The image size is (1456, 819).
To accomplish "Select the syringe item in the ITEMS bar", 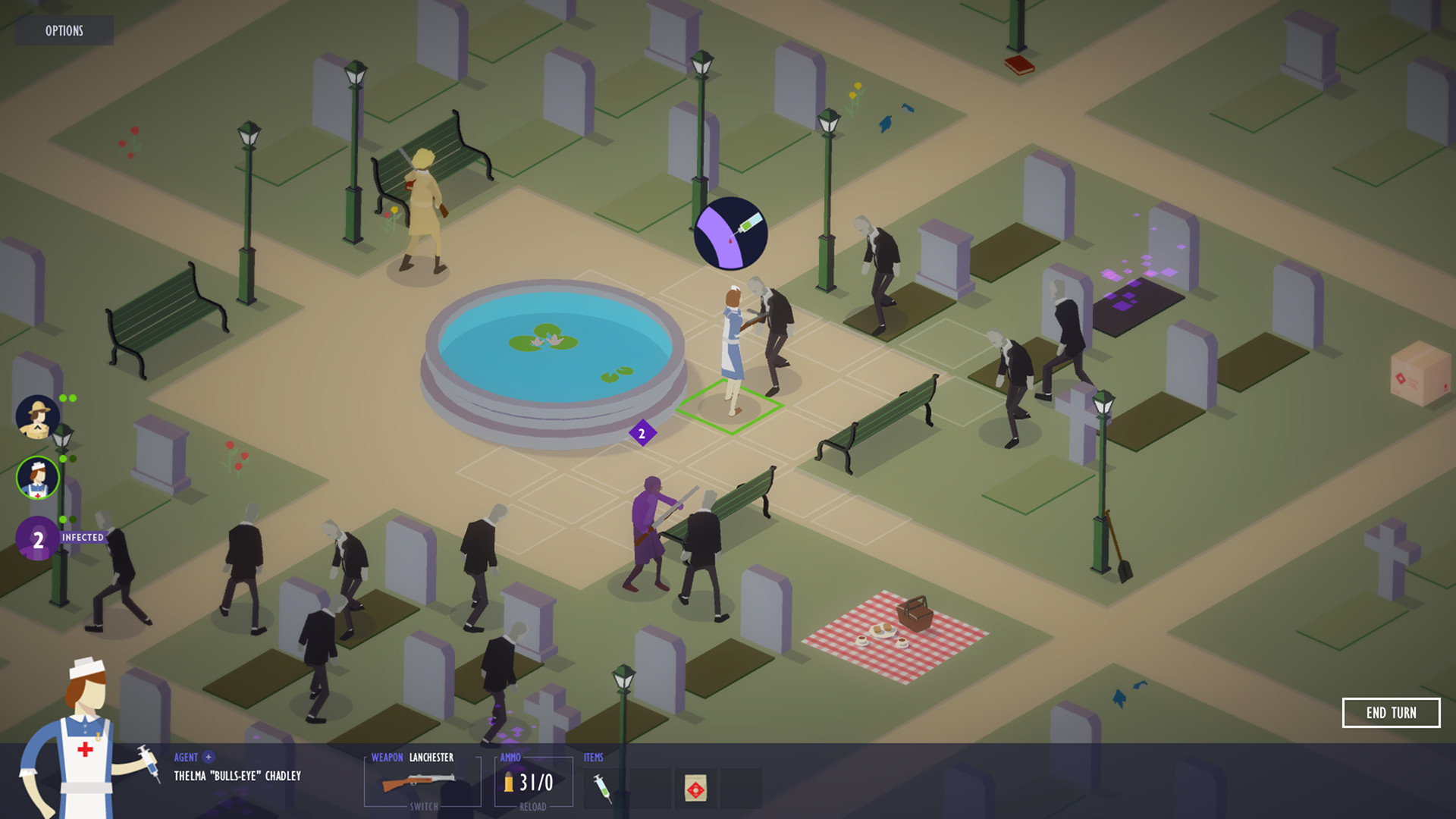I will click(x=603, y=787).
